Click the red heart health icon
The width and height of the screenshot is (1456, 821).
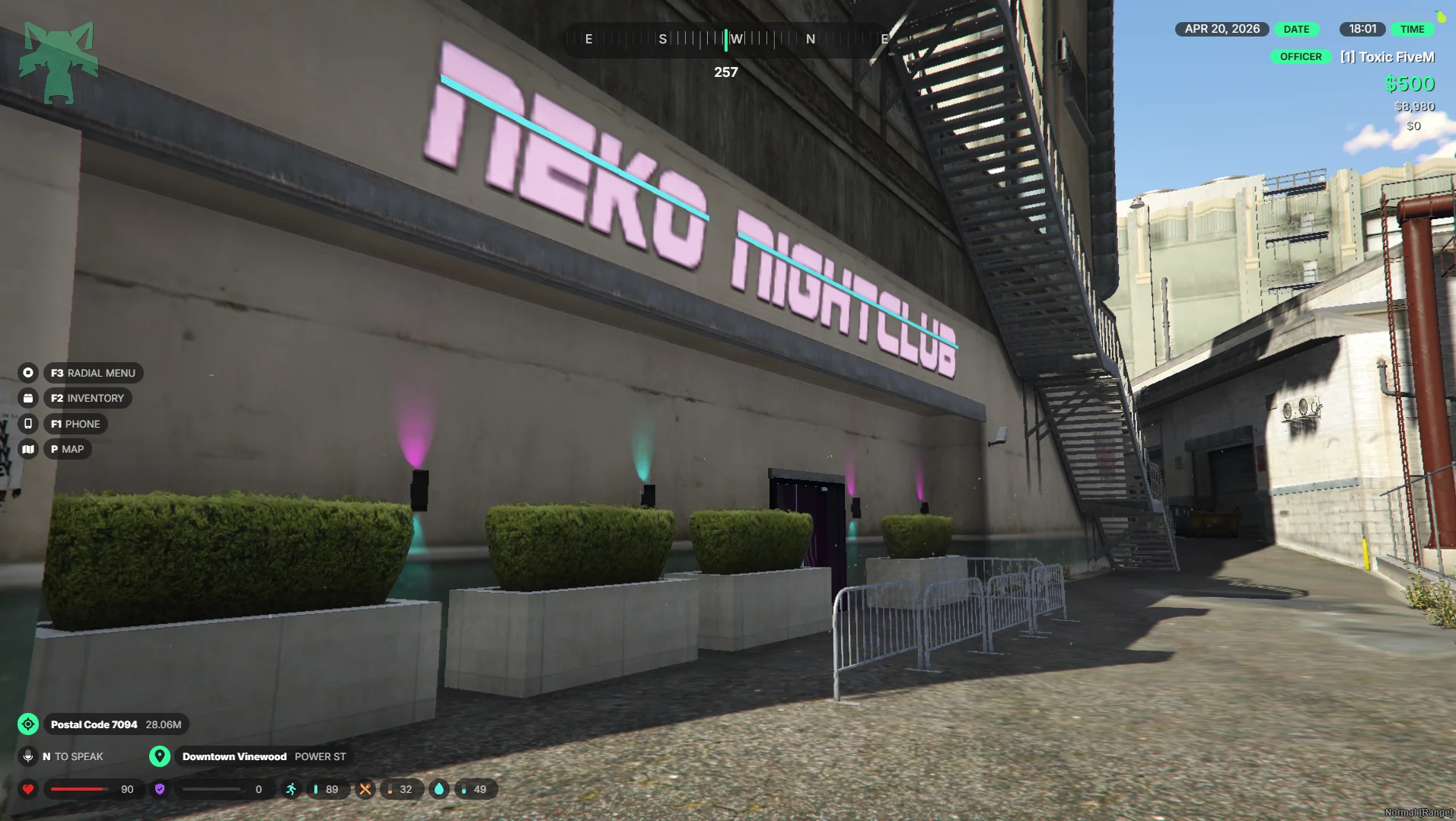click(28, 789)
